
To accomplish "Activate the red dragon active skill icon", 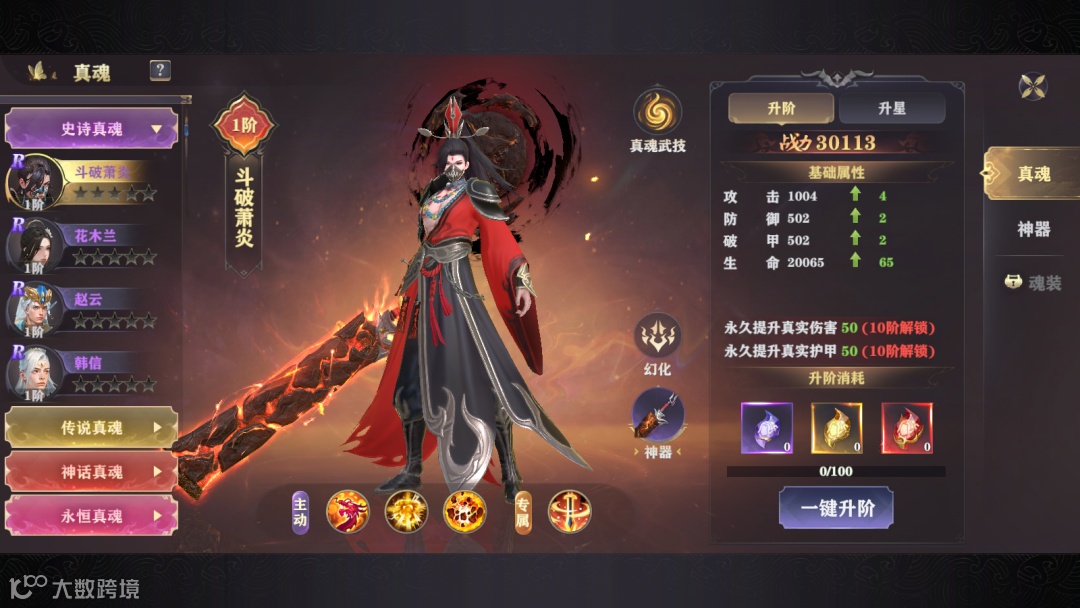I will point(348,512).
